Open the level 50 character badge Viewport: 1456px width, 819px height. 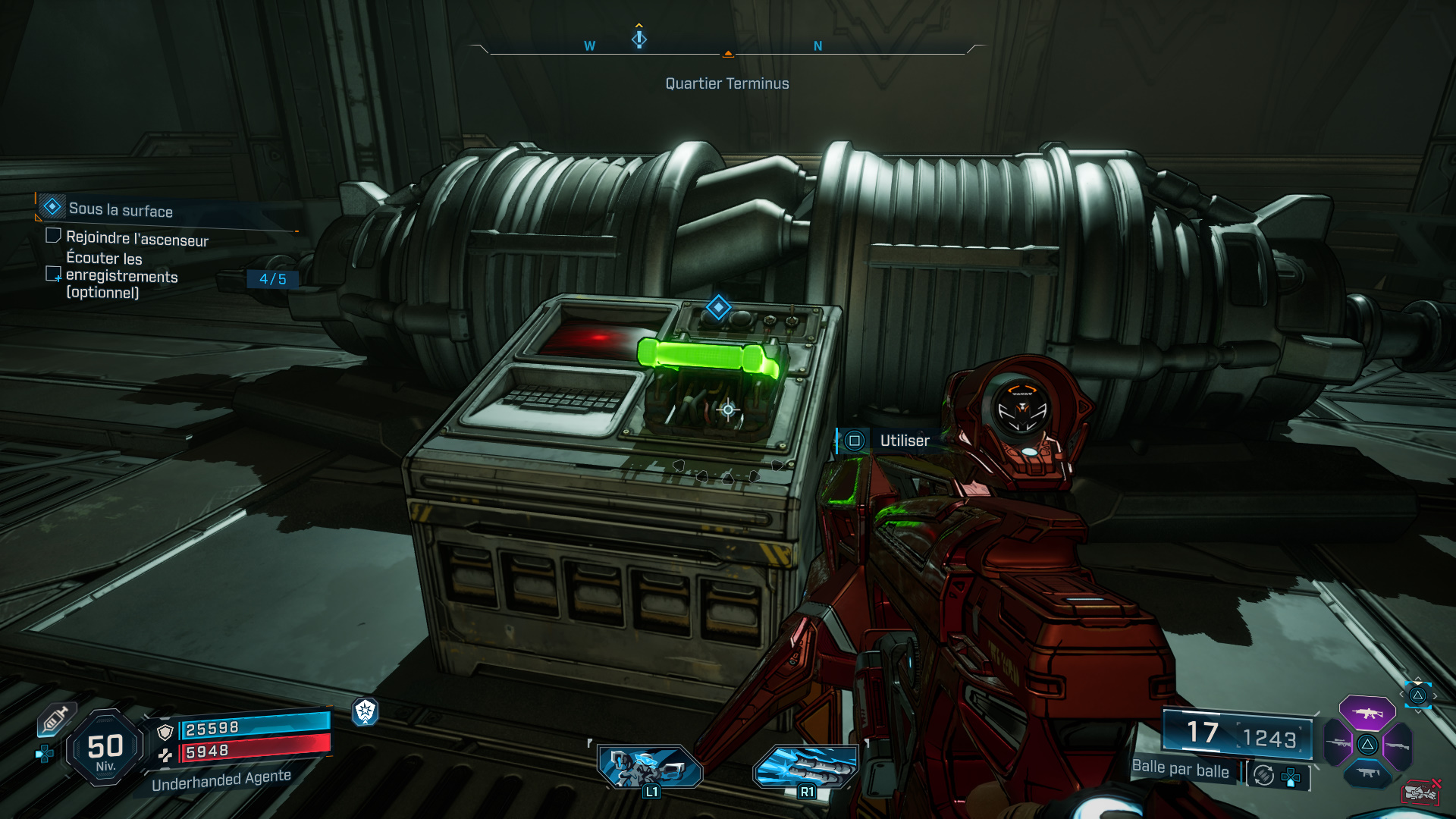coord(105,748)
